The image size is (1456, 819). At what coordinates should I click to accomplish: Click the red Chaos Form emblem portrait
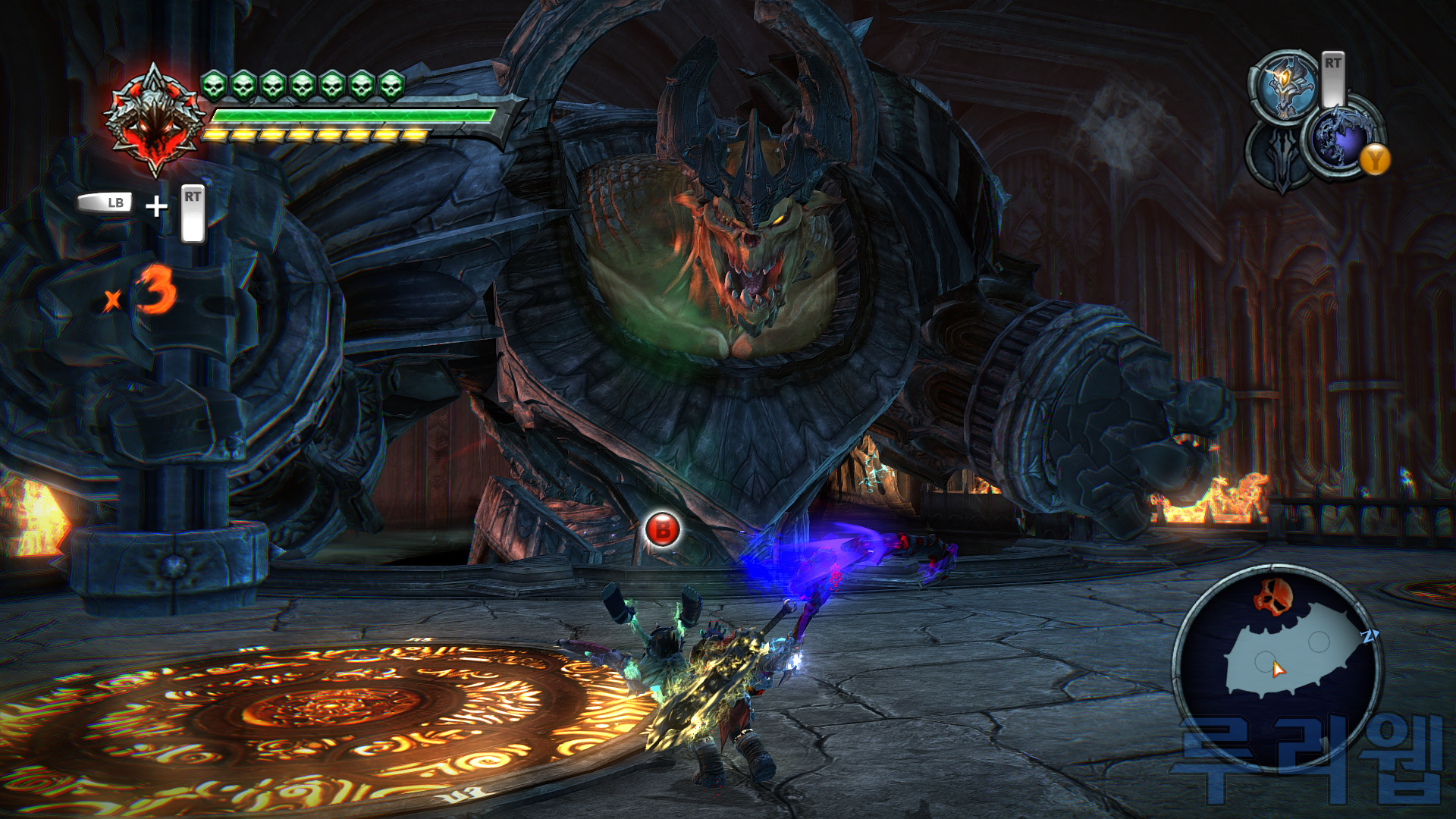(155, 120)
